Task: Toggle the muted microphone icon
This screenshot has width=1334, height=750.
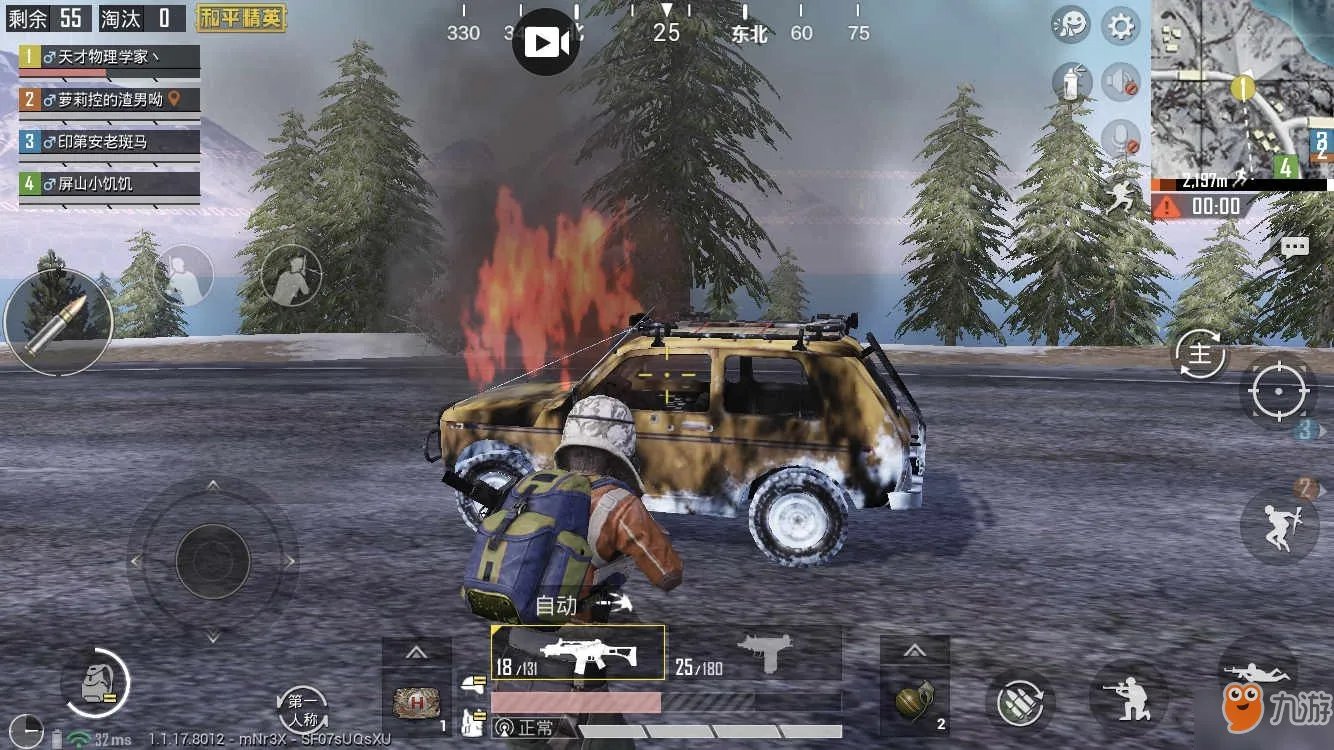Action: tap(1120, 137)
